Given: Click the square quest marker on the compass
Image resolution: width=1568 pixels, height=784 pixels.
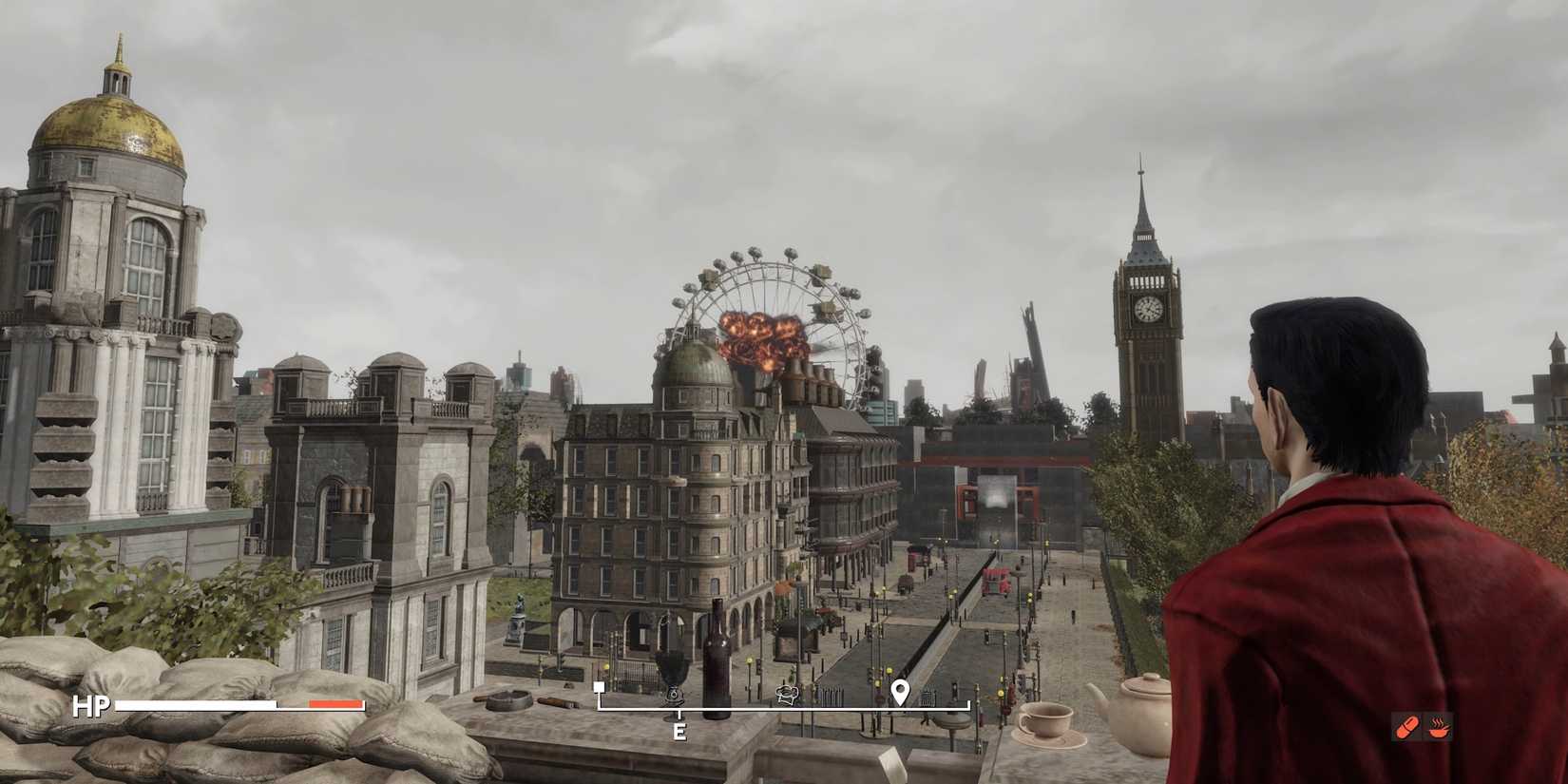Looking at the screenshot, I should [x=600, y=687].
